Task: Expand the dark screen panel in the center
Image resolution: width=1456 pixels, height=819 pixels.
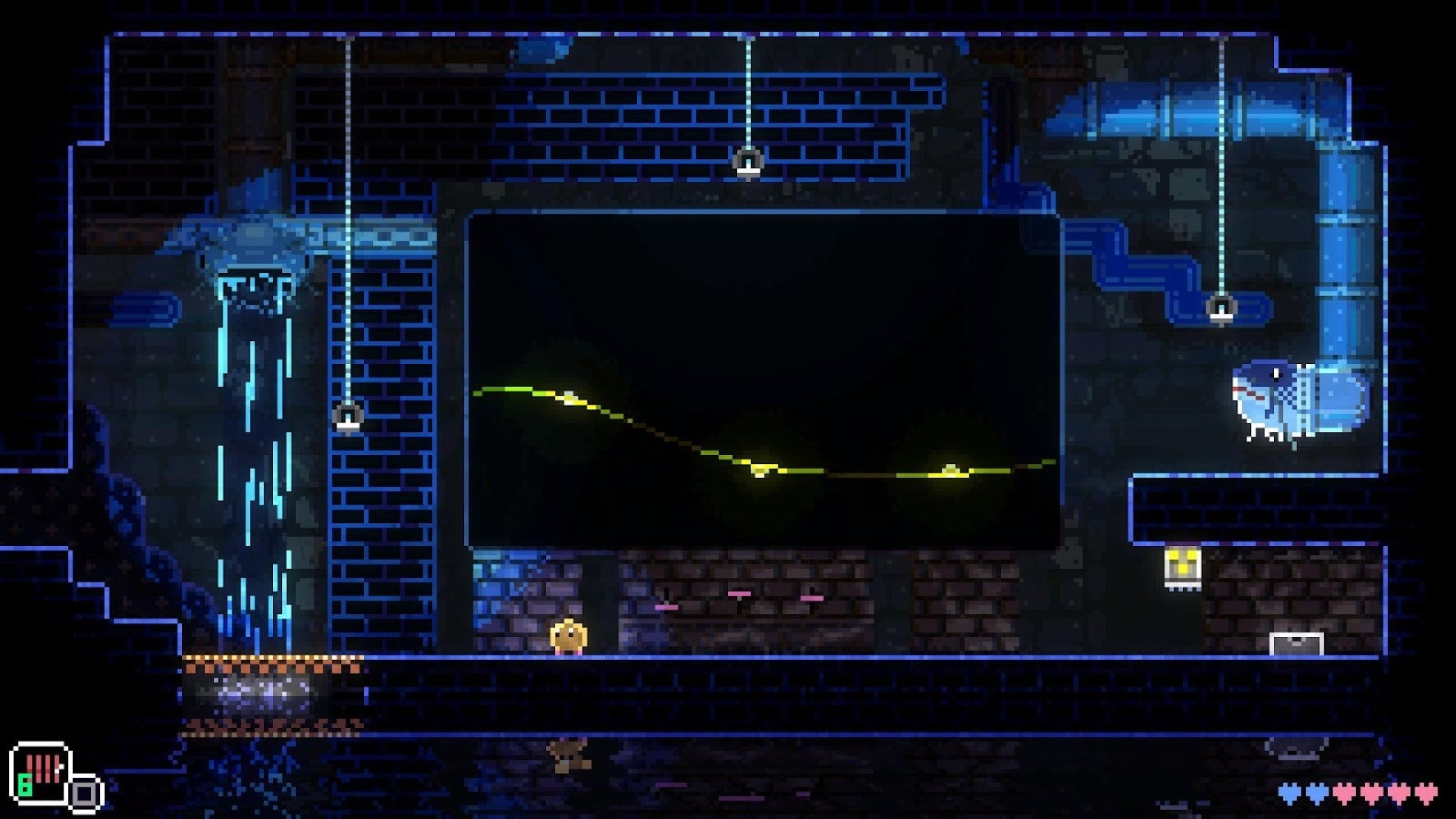Action: (764, 378)
